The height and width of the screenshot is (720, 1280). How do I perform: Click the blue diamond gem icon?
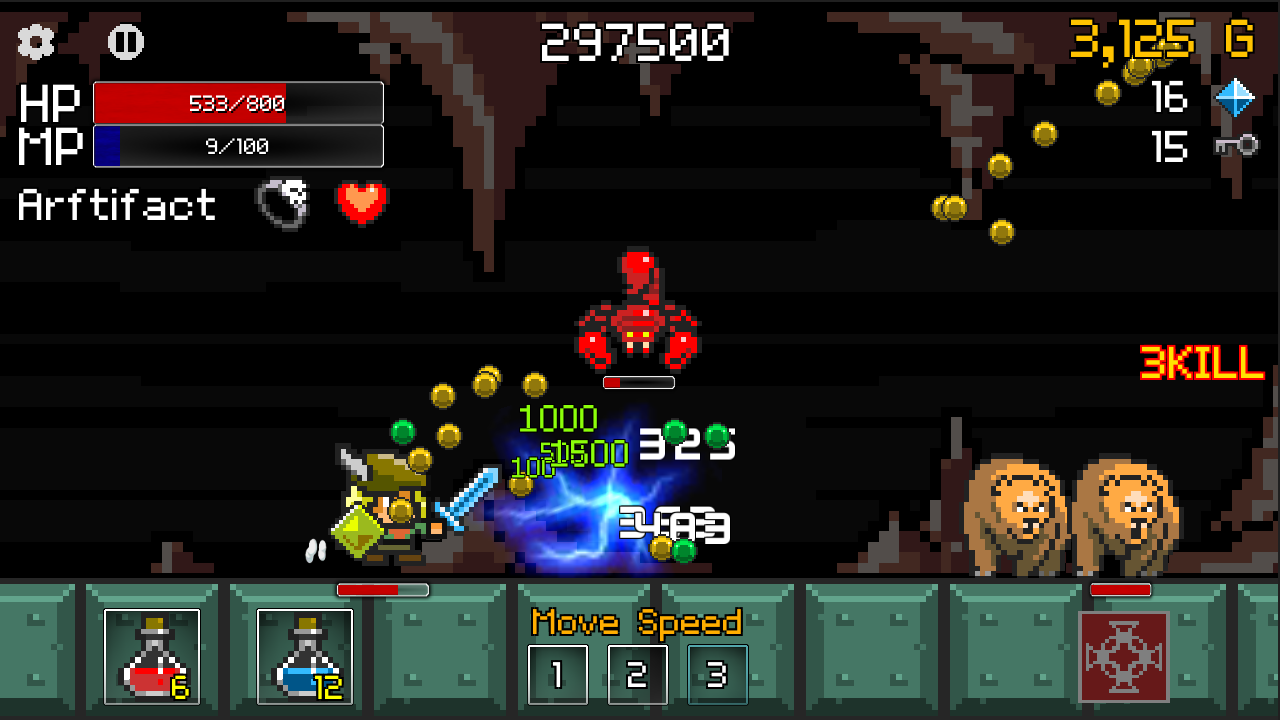pos(1238,99)
